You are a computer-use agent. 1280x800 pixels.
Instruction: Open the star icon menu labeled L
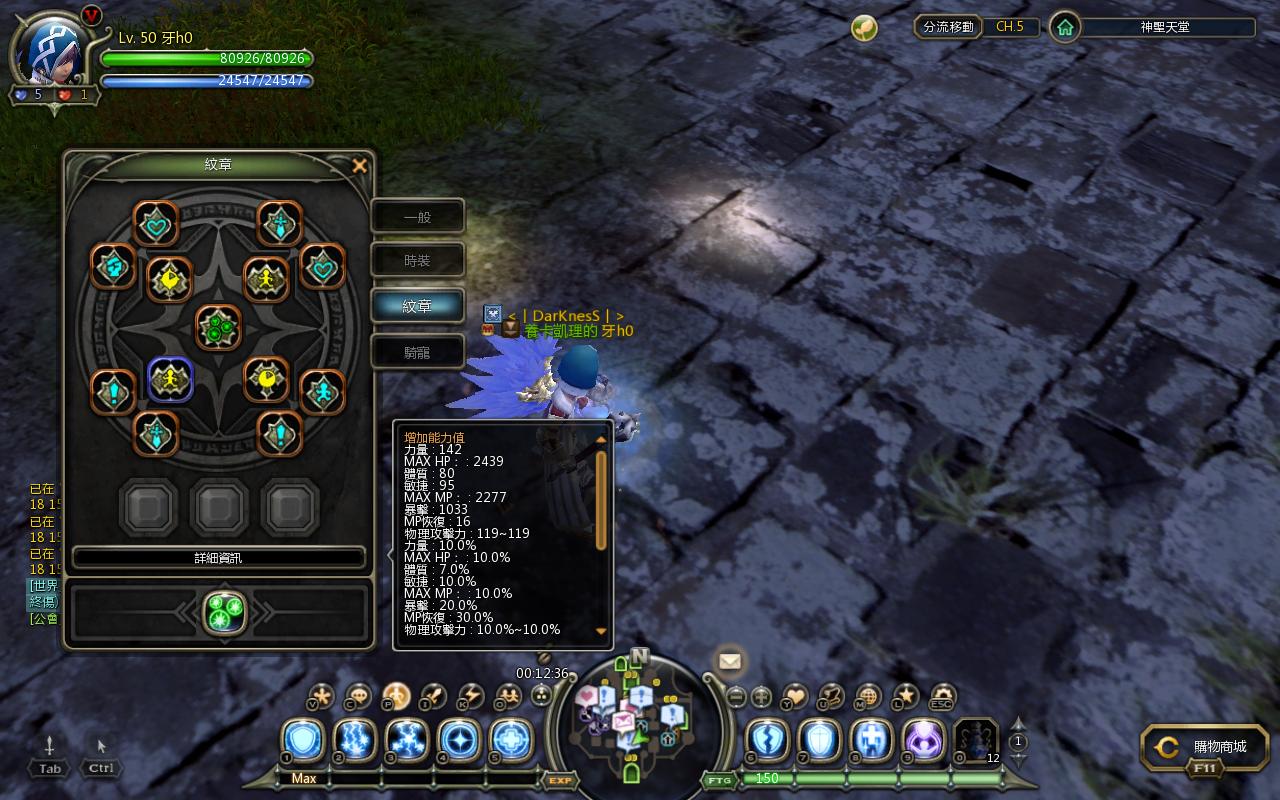[905, 695]
